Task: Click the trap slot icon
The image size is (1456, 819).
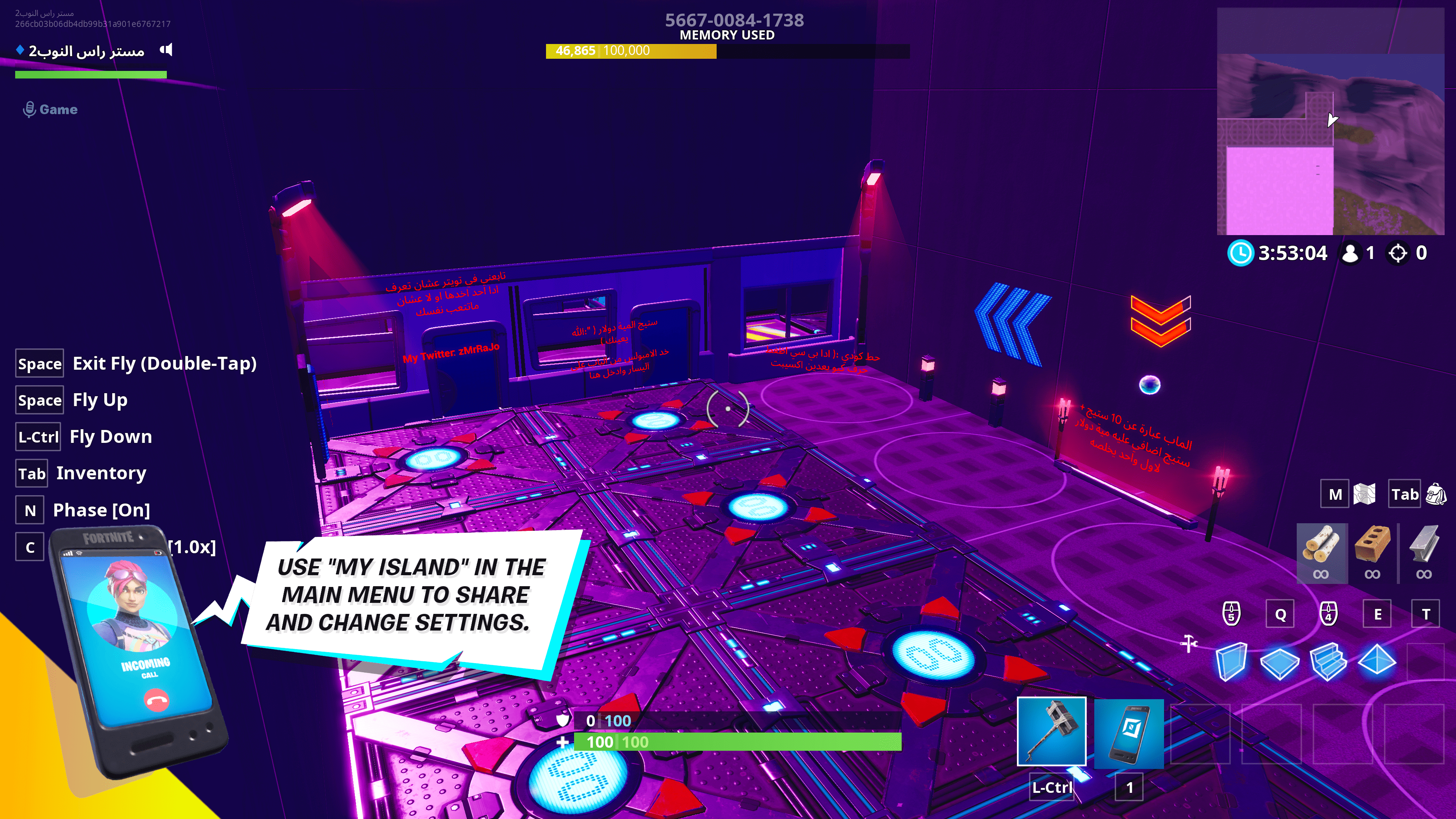Action: point(1425,661)
